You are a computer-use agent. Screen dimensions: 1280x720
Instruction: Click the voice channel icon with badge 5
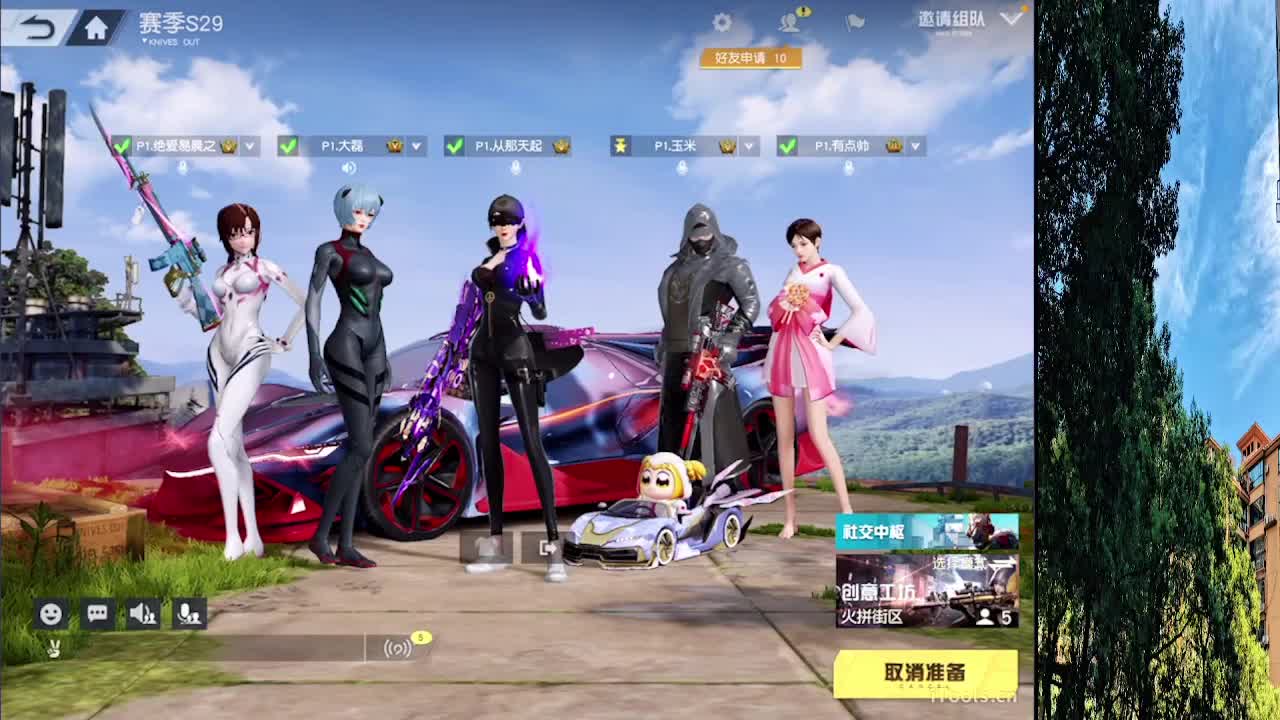(x=399, y=648)
